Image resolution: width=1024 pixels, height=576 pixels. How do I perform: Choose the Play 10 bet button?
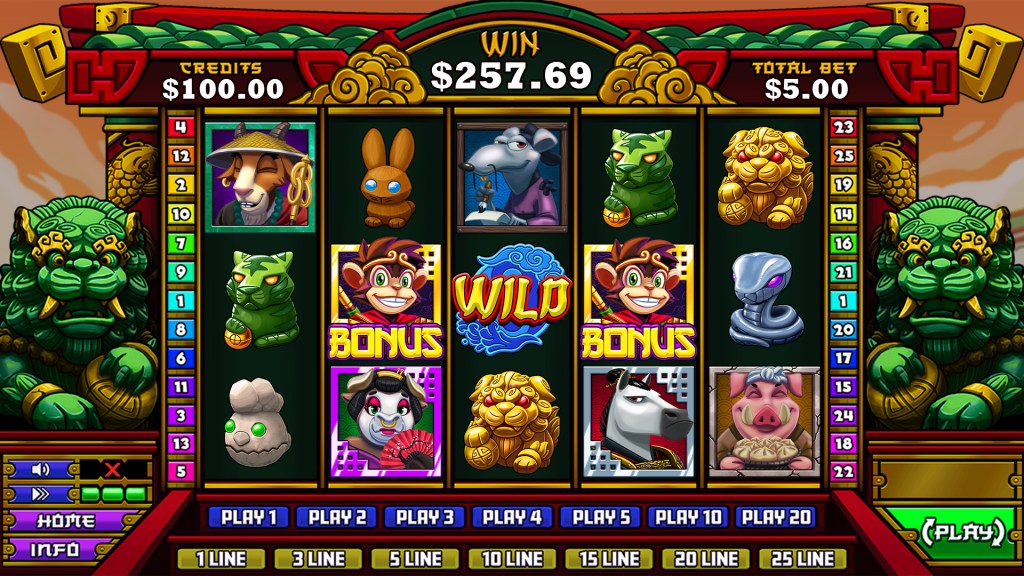coord(688,517)
